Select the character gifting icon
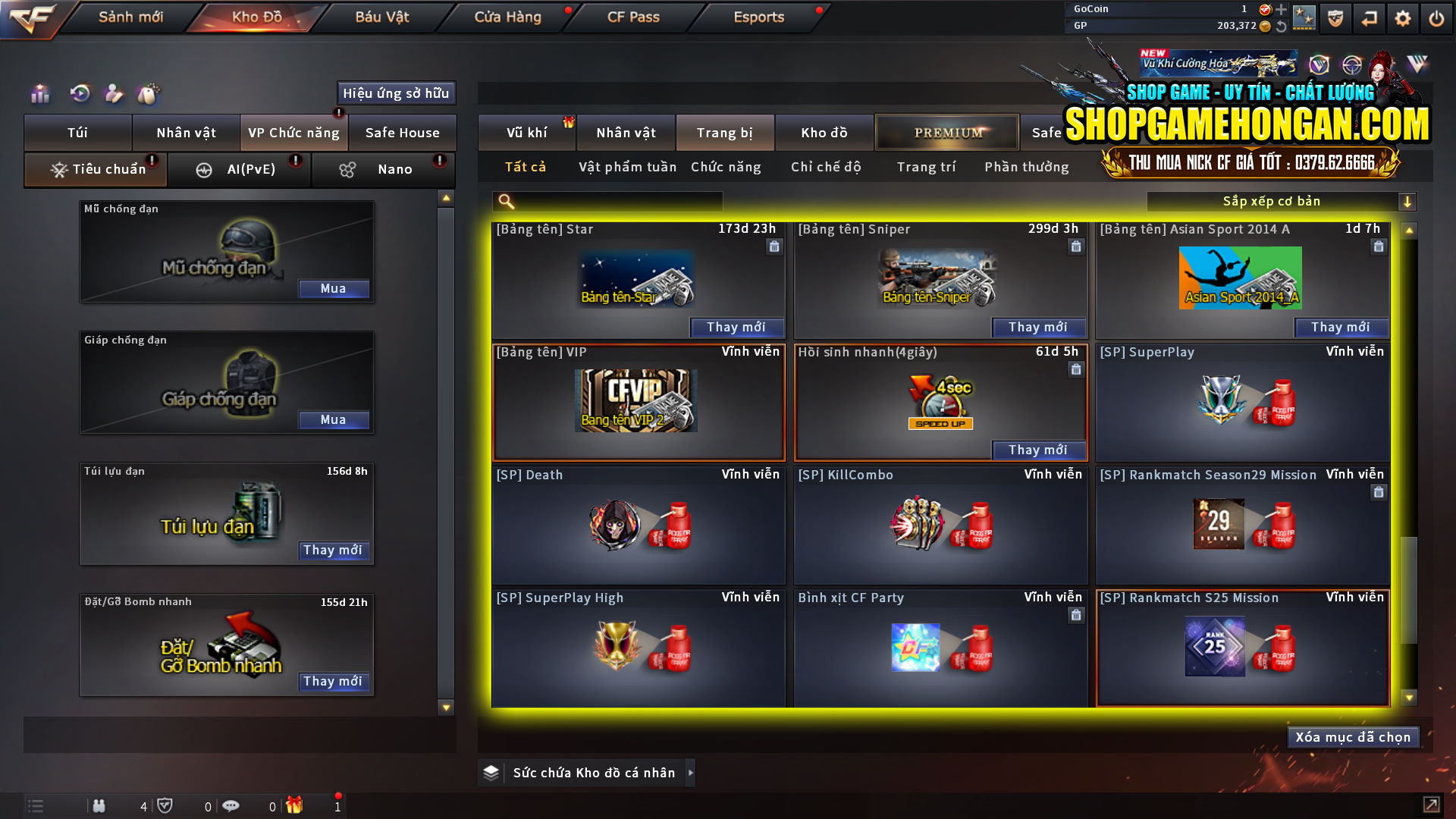The width and height of the screenshot is (1456, 819). tap(114, 94)
